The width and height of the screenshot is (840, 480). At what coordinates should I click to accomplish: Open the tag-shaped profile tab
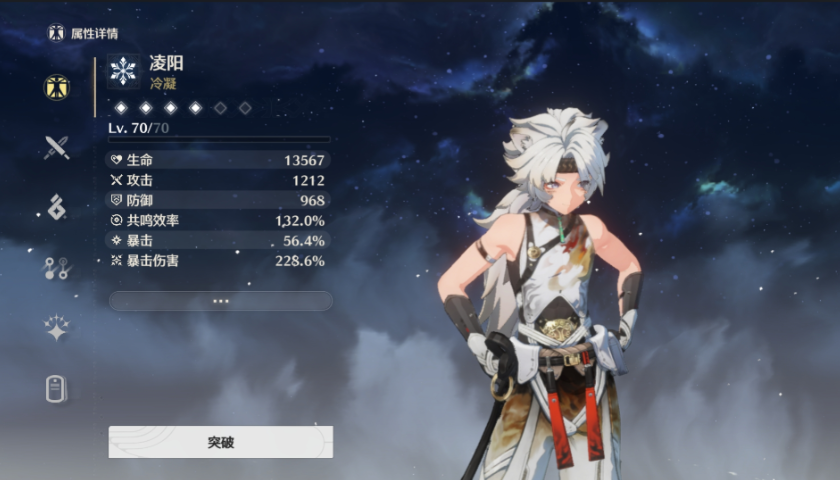(x=56, y=389)
